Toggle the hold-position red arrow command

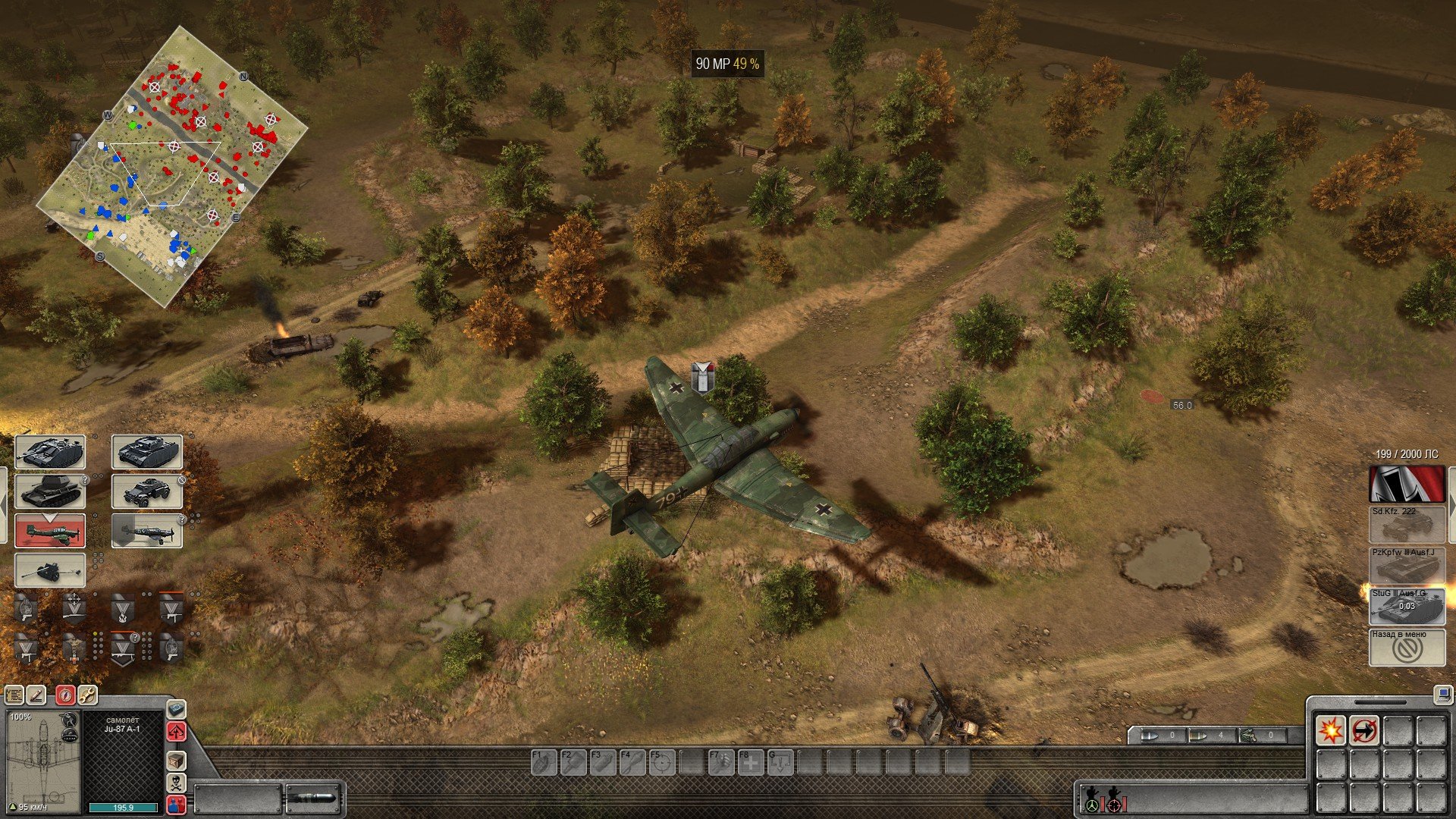1364,730
